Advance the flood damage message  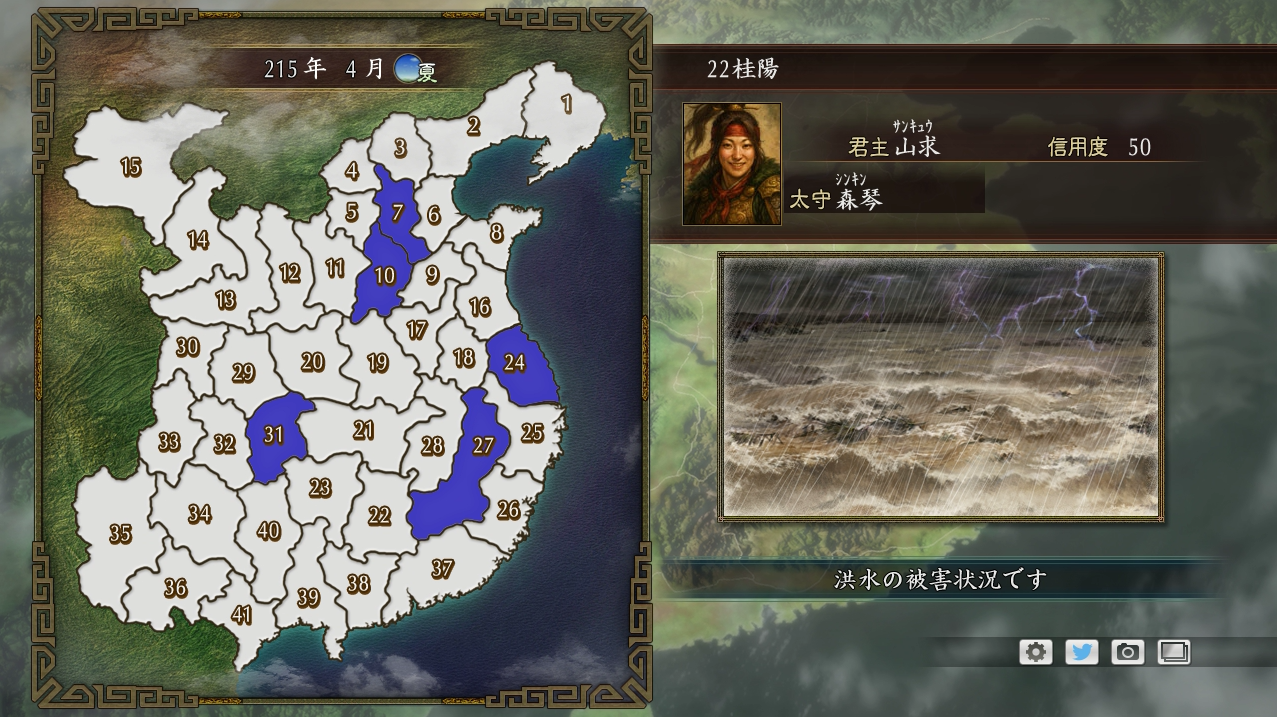coord(940,580)
